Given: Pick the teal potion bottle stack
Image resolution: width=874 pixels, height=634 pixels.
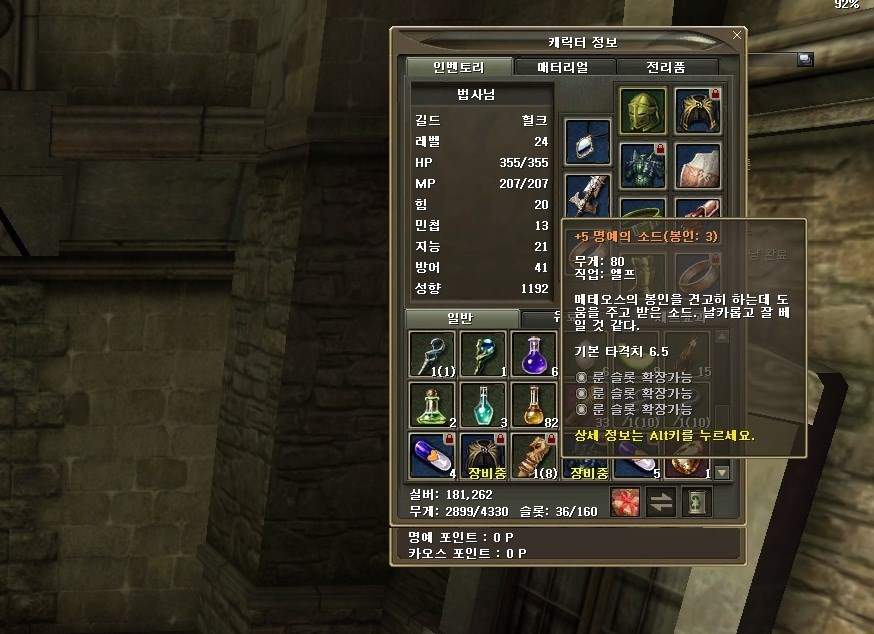Looking at the screenshot, I should point(484,404).
